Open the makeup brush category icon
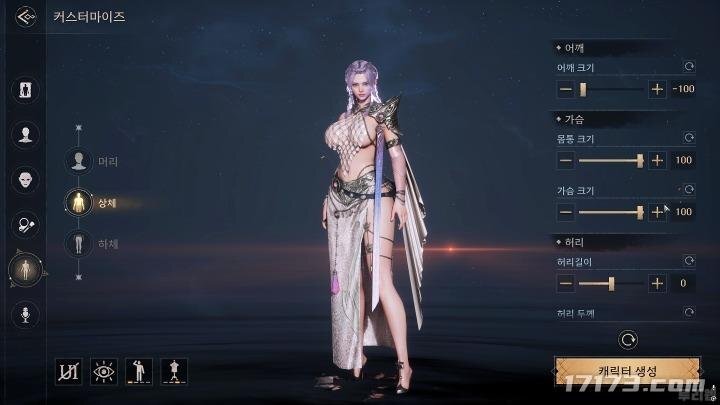The height and width of the screenshot is (405, 720). coord(24,224)
